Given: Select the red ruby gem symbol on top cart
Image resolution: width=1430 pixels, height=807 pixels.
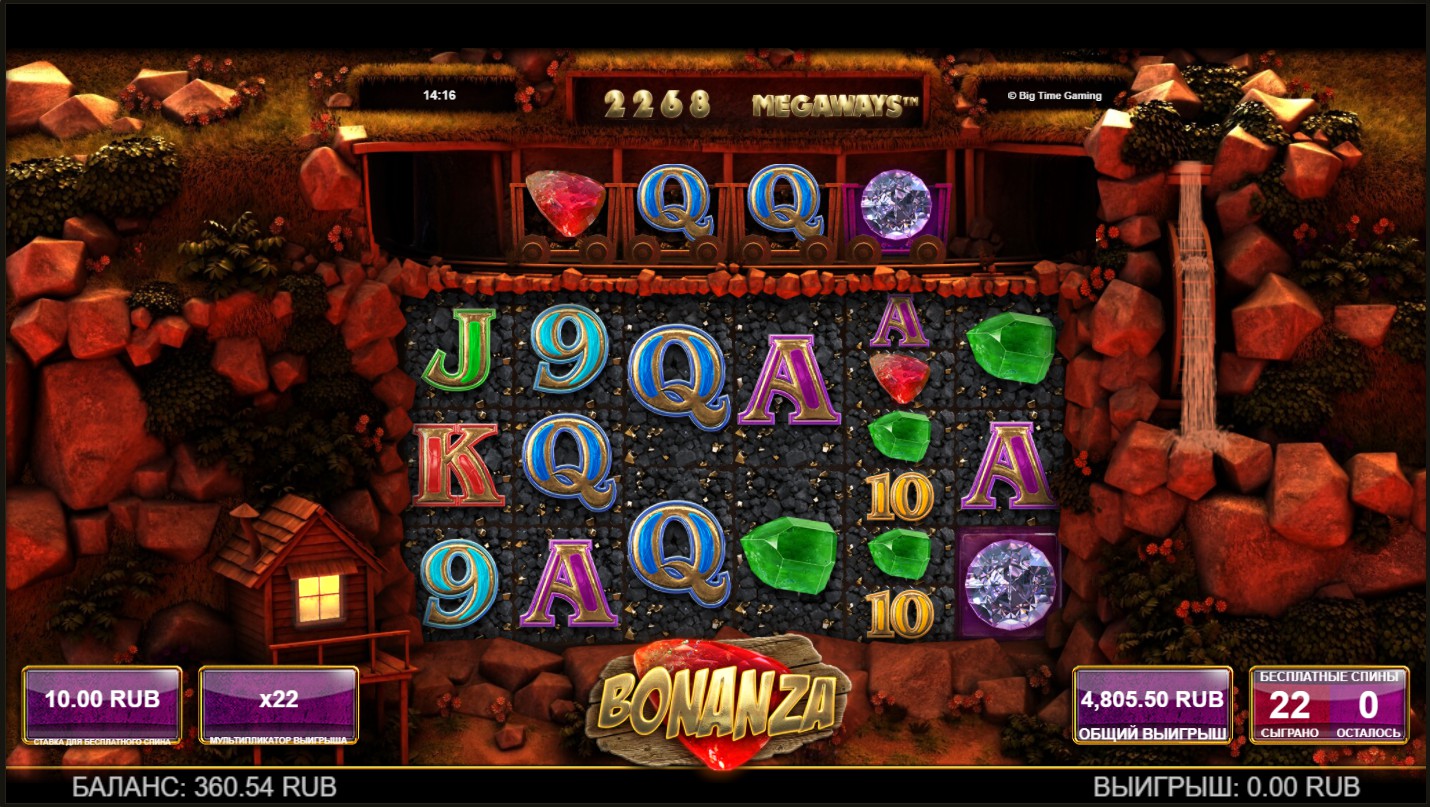Looking at the screenshot, I should [565, 205].
